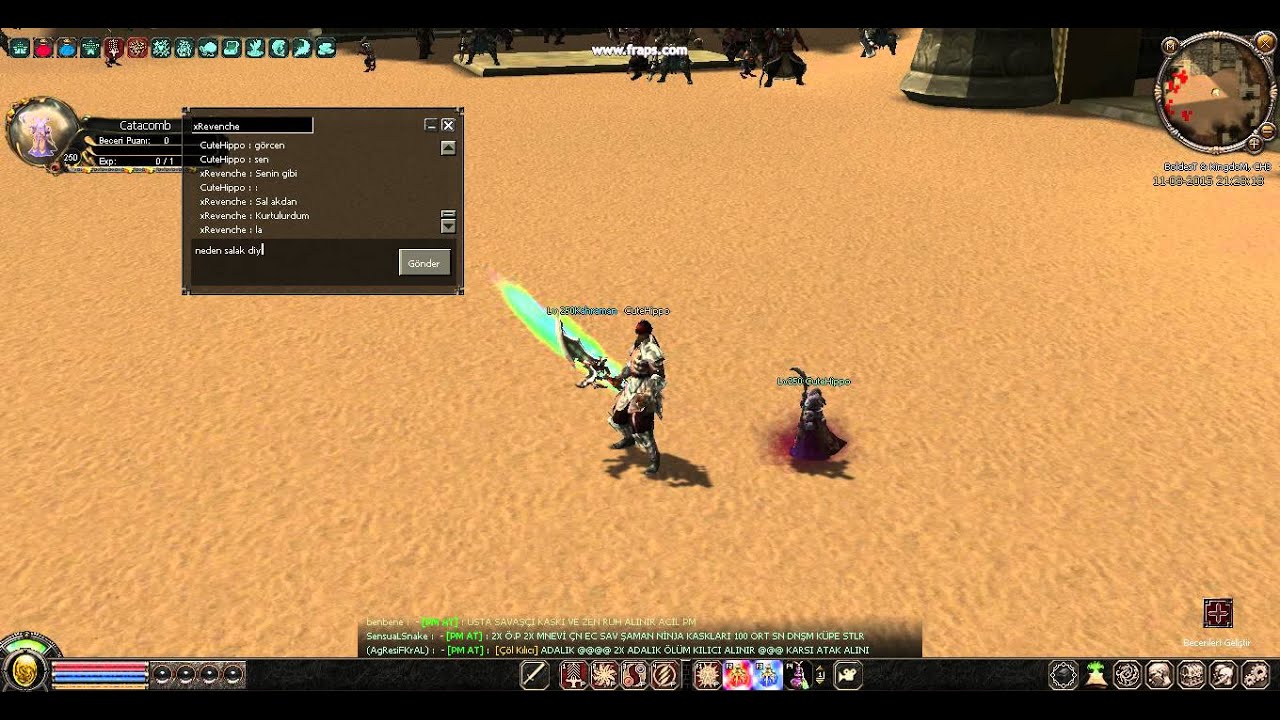Minimize the xRevenche whisper window
1280x720 pixels.
click(x=431, y=125)
